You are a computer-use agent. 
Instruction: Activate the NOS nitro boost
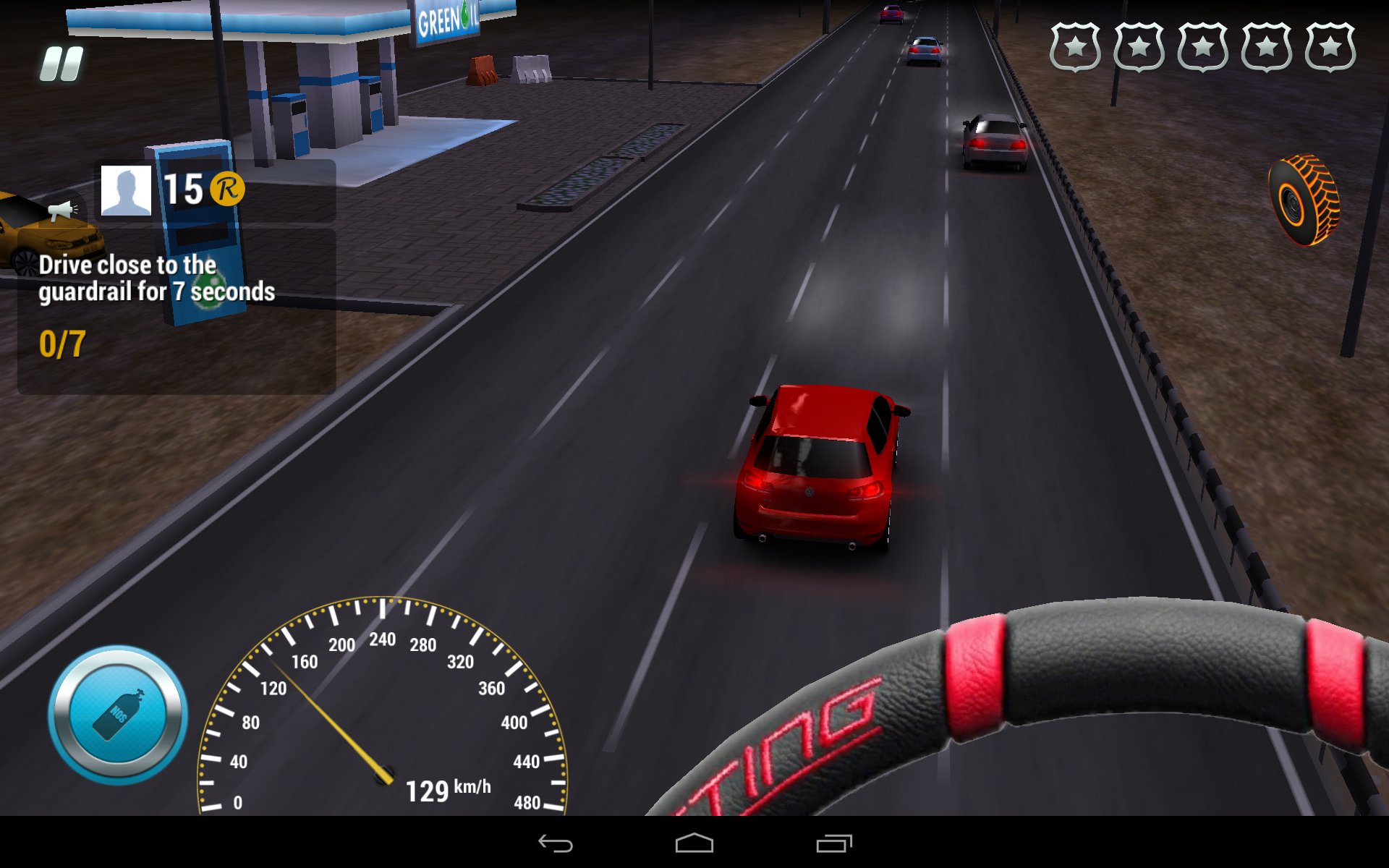tap(118, 715)
